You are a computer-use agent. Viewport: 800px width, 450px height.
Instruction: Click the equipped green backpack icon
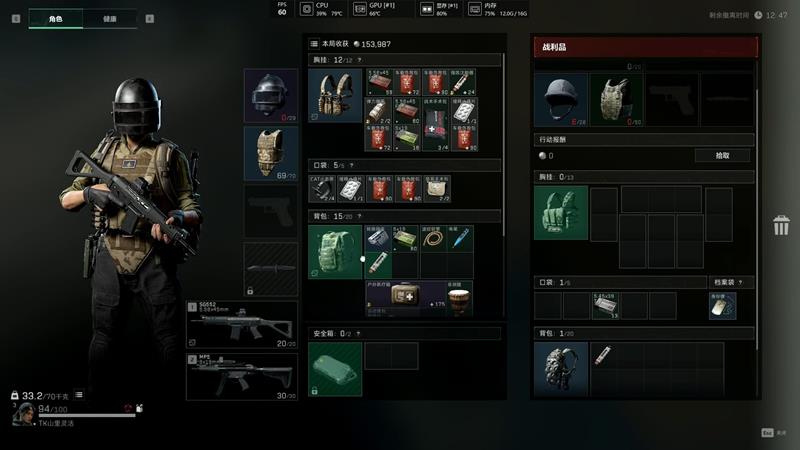[335, 252]
